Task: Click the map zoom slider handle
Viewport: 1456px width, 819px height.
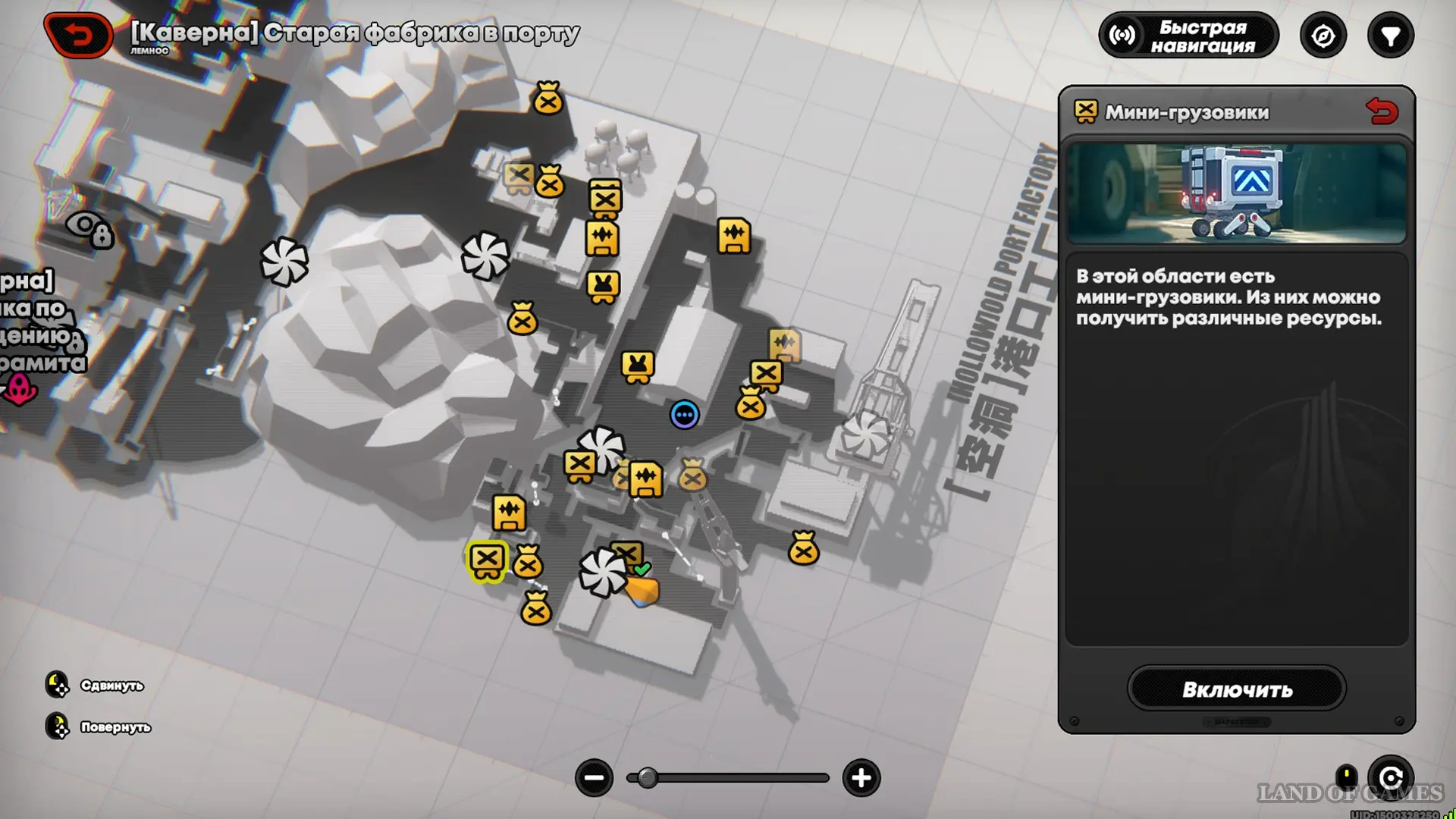Action: coord(647,777)
